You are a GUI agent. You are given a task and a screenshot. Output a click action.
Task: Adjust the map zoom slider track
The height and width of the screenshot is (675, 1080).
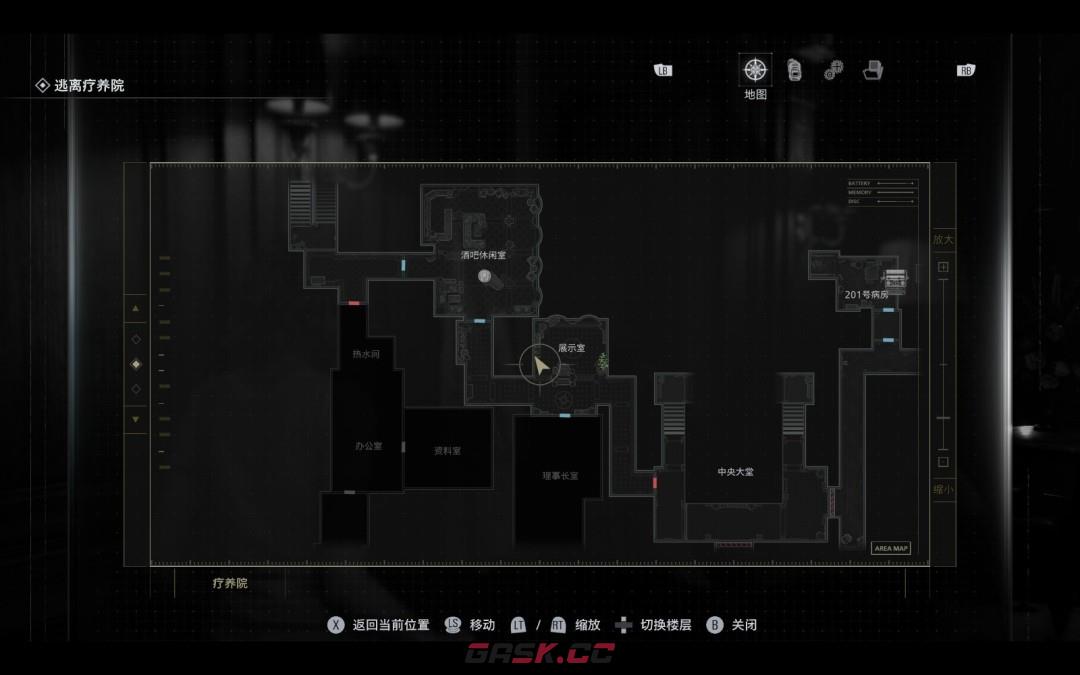(x=943, y=365)
